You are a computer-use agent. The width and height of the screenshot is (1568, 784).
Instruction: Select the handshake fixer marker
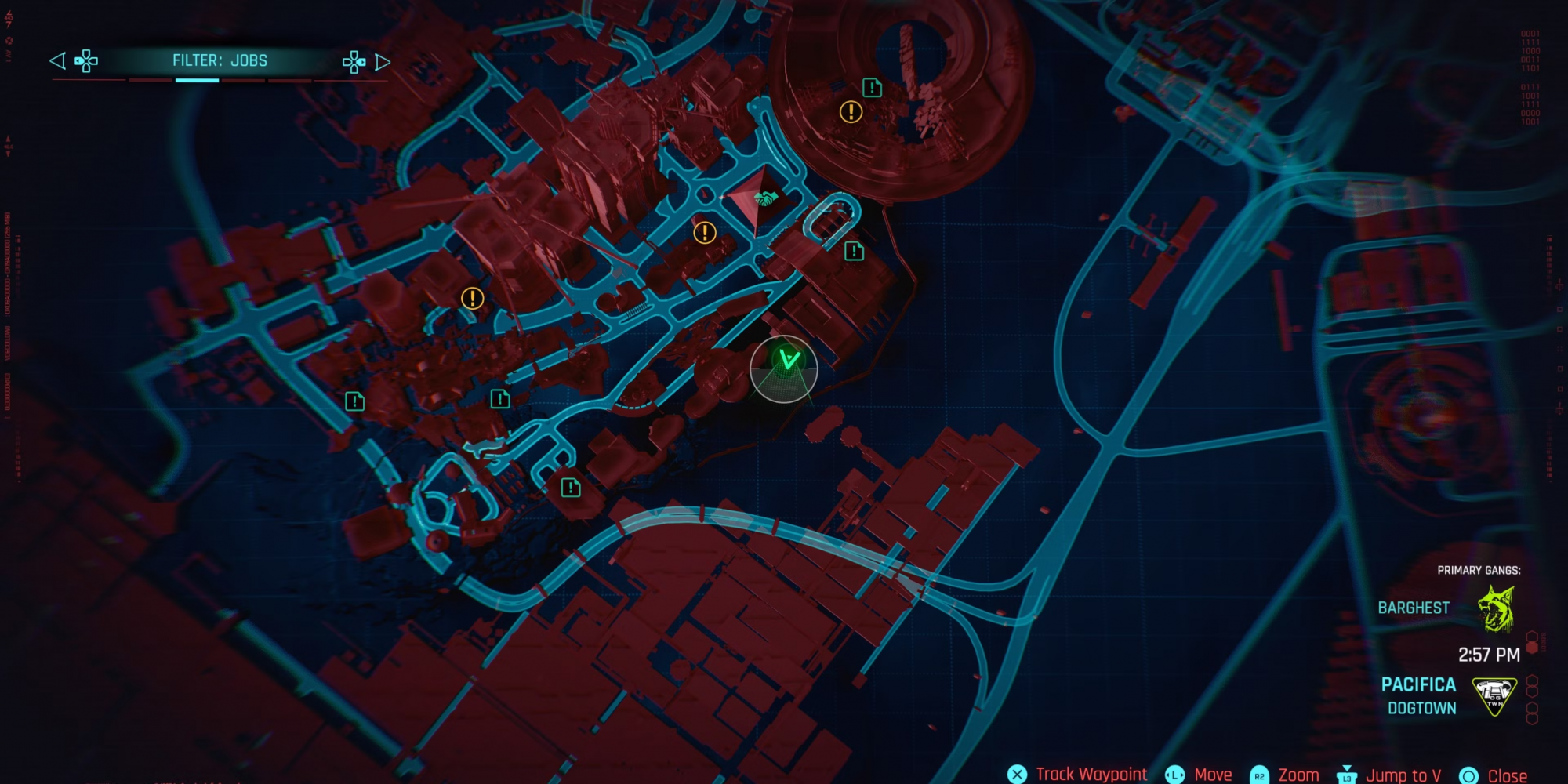(764, 199)
